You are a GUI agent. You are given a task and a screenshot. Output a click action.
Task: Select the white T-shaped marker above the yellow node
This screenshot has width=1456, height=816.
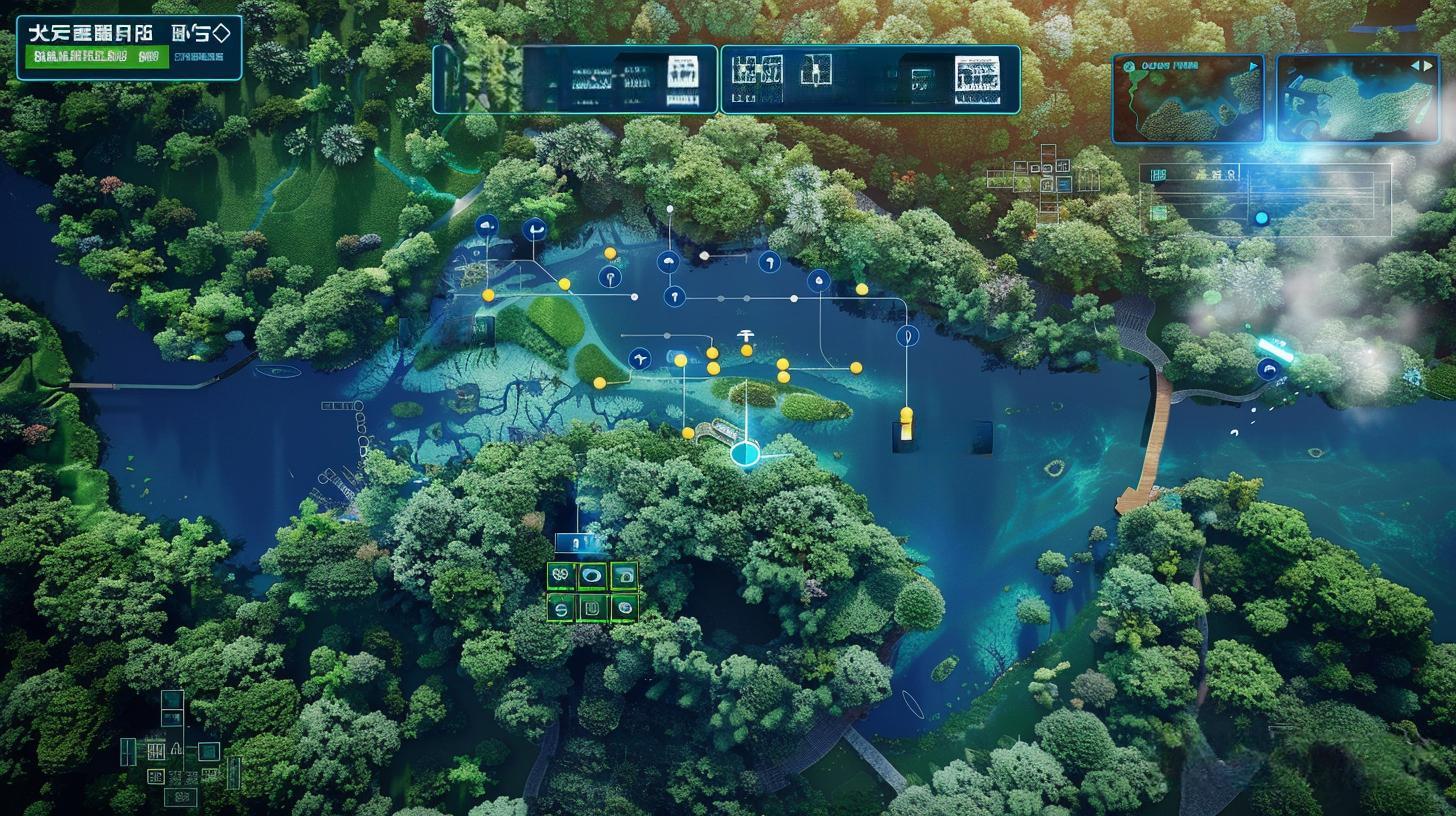(x=744, y=336)
